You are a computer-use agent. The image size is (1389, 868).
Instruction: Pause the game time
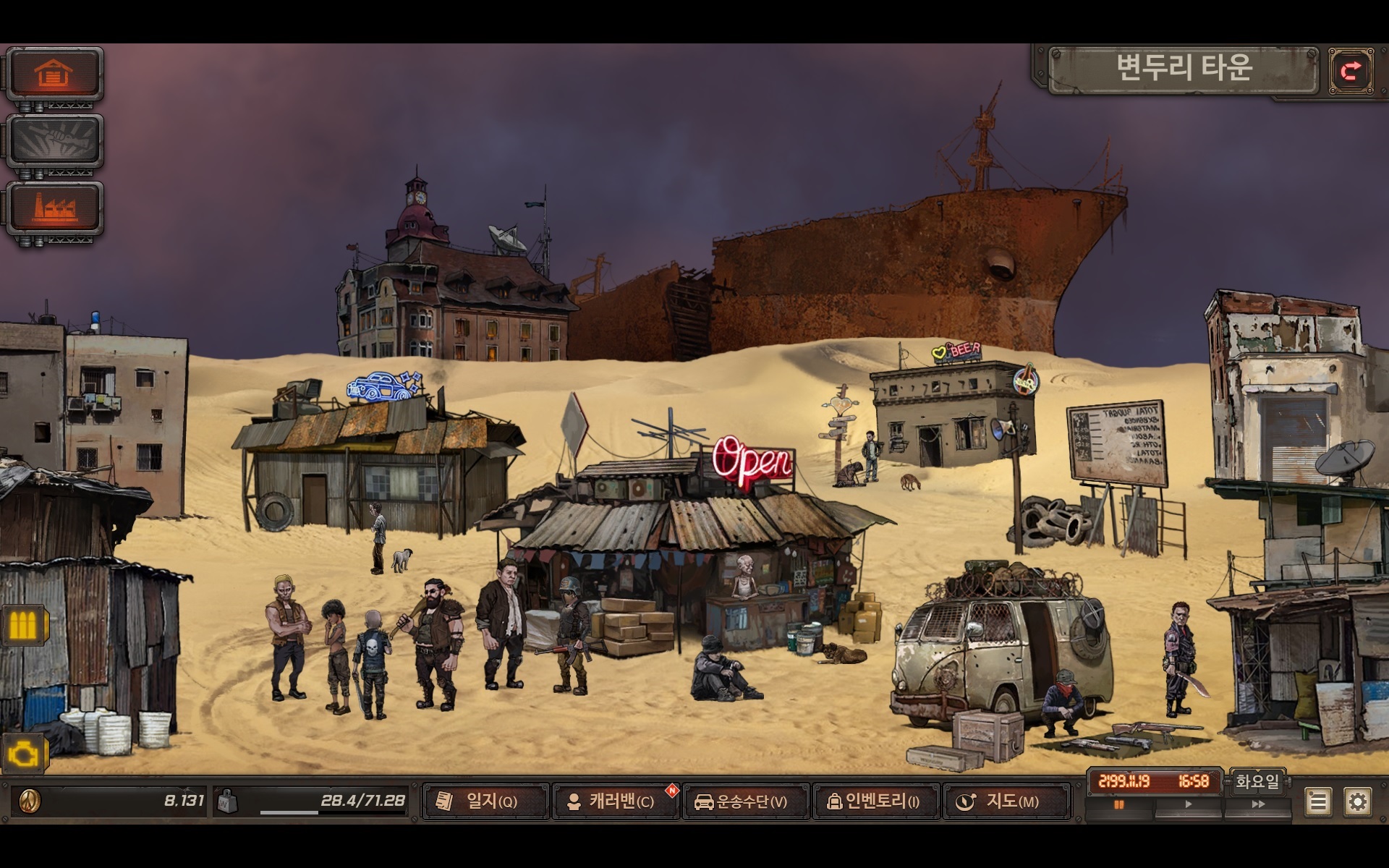pyautogui.click(x=1119, y=804)
